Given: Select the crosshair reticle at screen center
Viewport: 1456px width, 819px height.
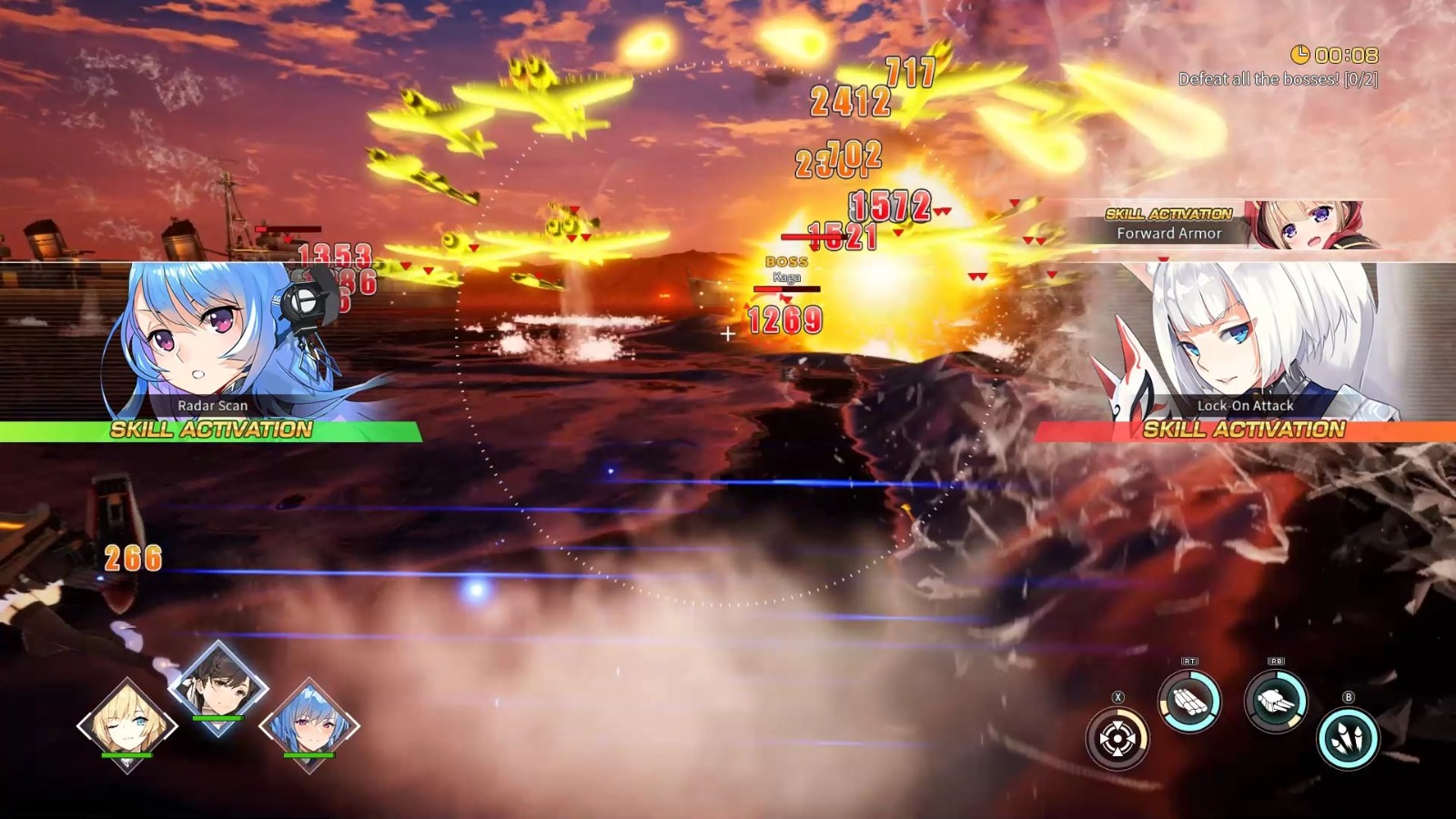Looking at the screenshot, I should point(728,333).
